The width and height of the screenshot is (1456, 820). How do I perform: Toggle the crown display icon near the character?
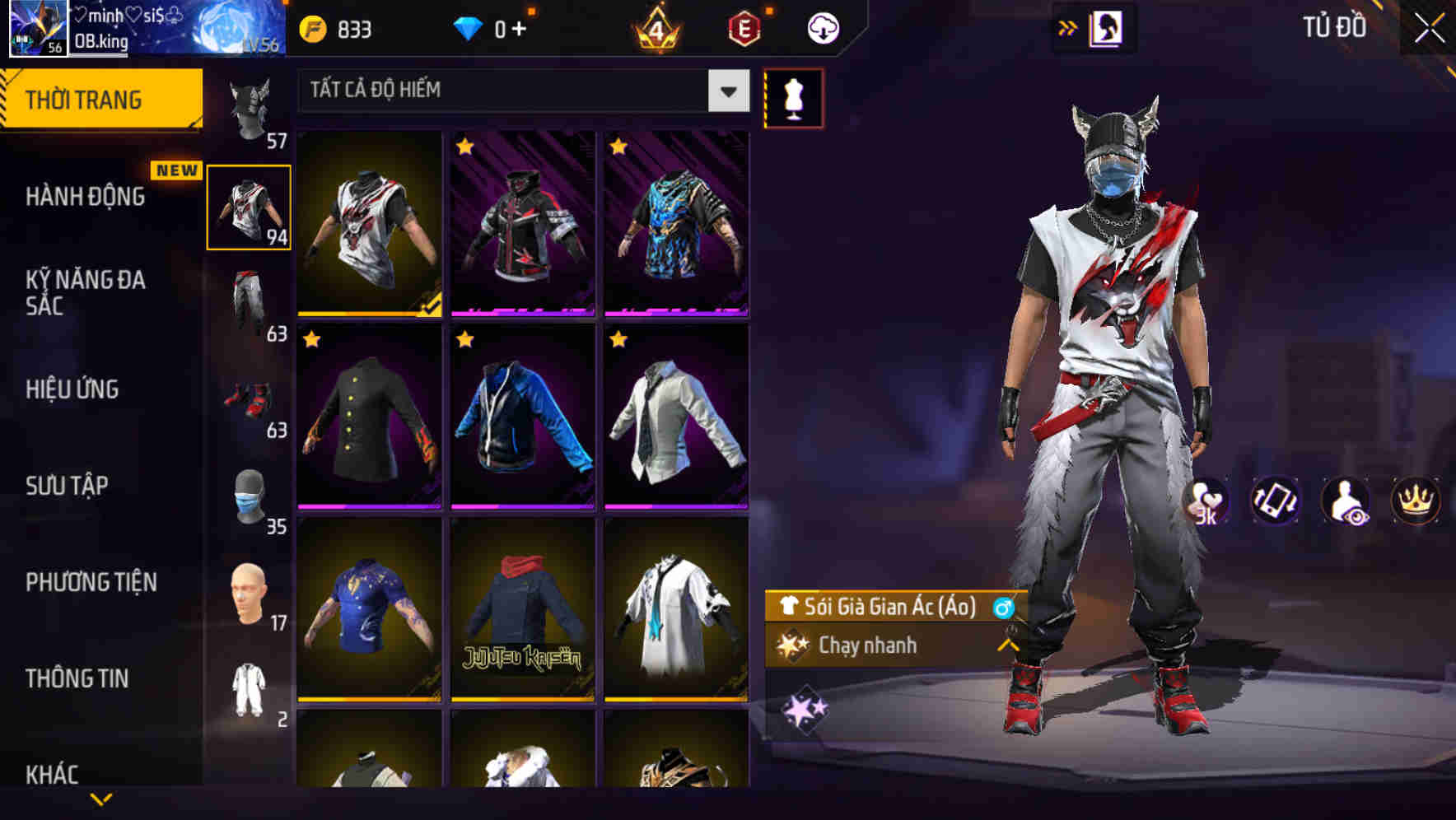click(x=1415, y=501)
